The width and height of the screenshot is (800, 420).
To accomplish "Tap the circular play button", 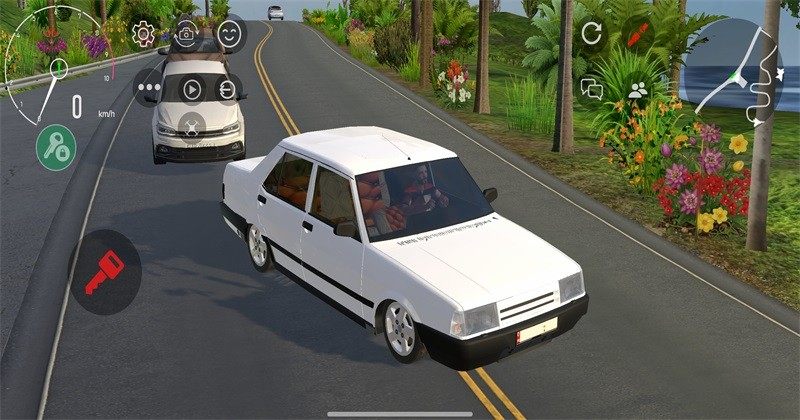I will (190, 89).
